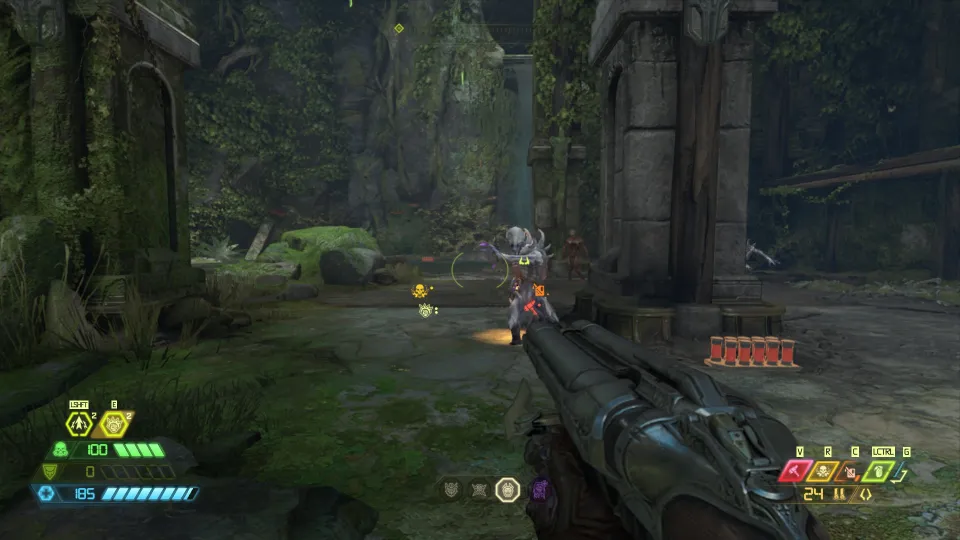Screen dimensions: 960x540
Task: Choose the purple icon beside the octagon
Action: click(x=539, y=489)
